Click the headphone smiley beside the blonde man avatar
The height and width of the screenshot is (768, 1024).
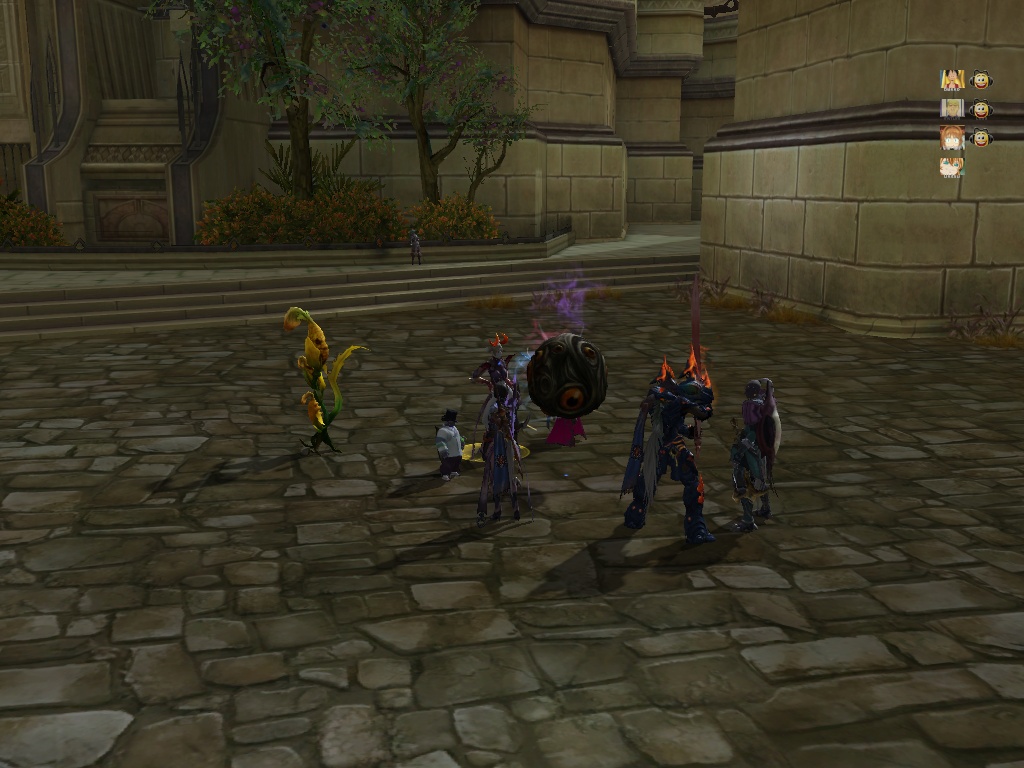click(x=981, y=109)
